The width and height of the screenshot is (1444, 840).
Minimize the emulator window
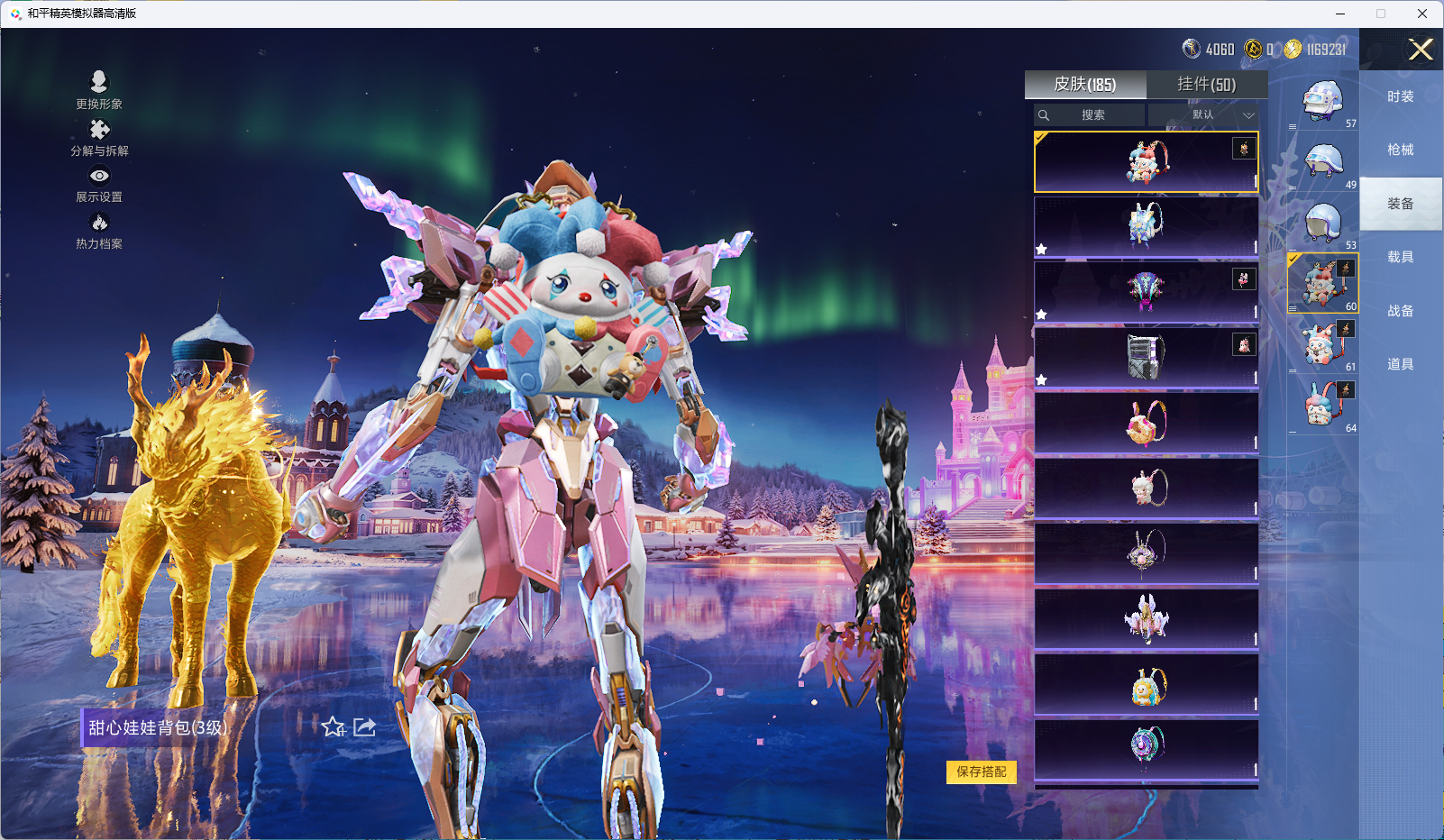[x=1340, y=14]
